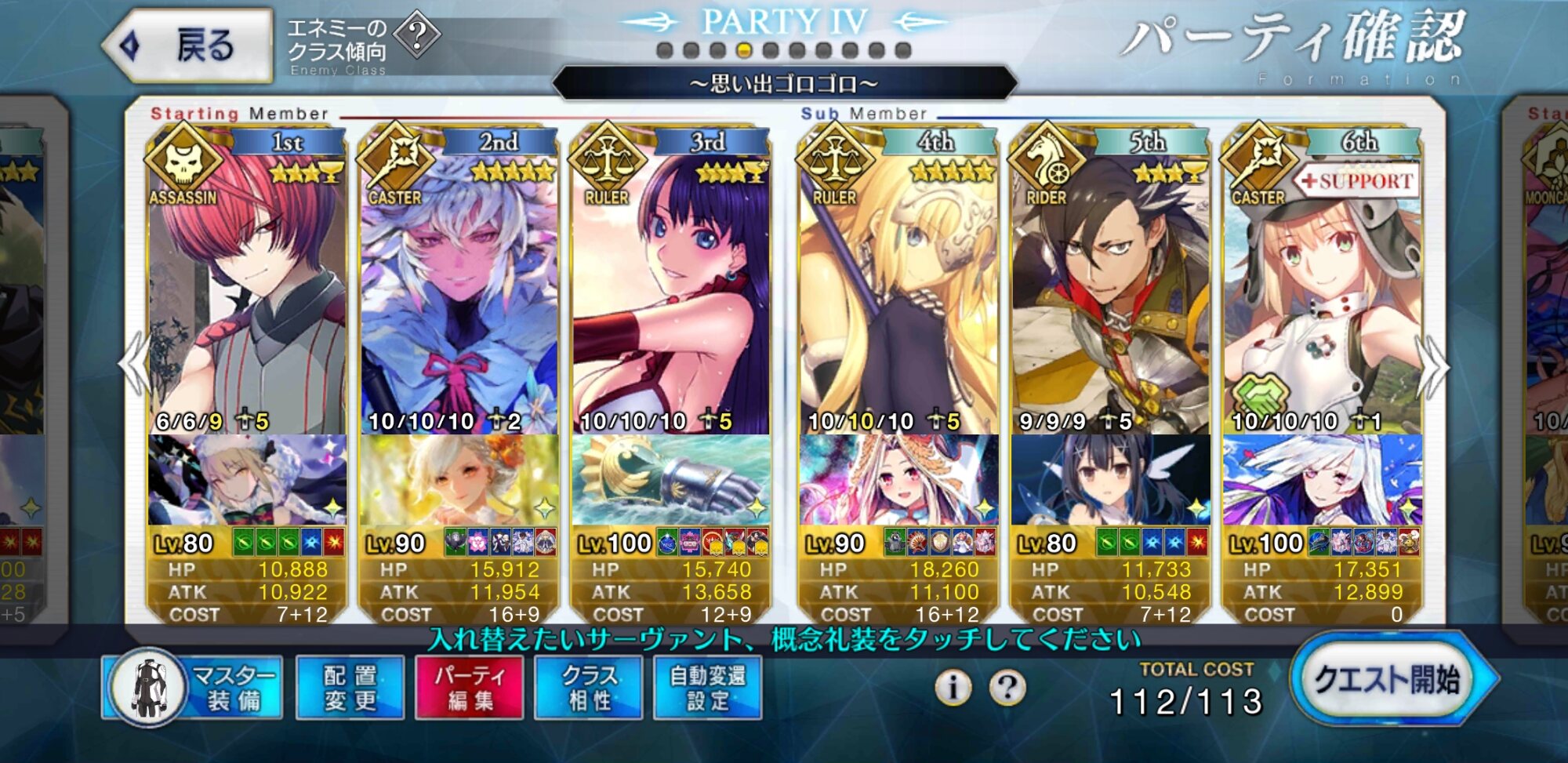The height and width of the screenshot is (763, 1568).
Task: Open 自動変還設定 auto settings
Action: pyautogui.click(x=707, y=688)
